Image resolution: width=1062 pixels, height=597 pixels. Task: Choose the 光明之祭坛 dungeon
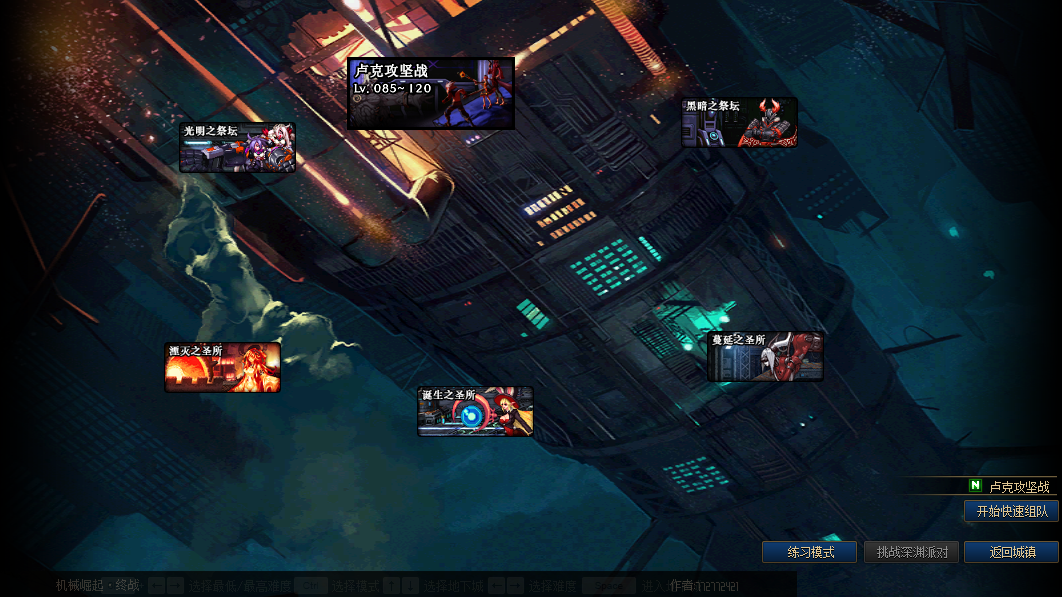(237, 148)
